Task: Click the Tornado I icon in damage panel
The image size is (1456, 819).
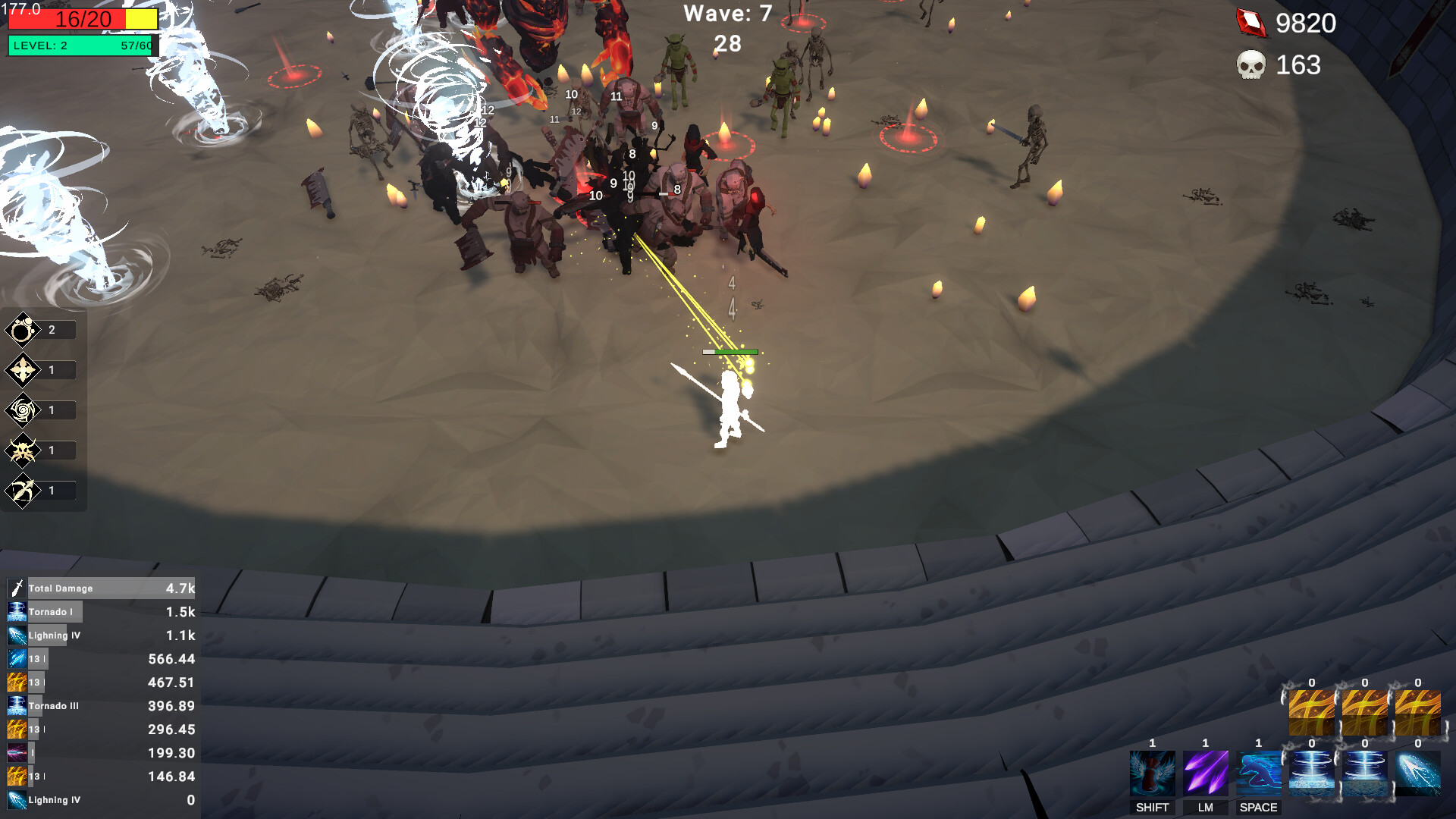Action: 17,611
